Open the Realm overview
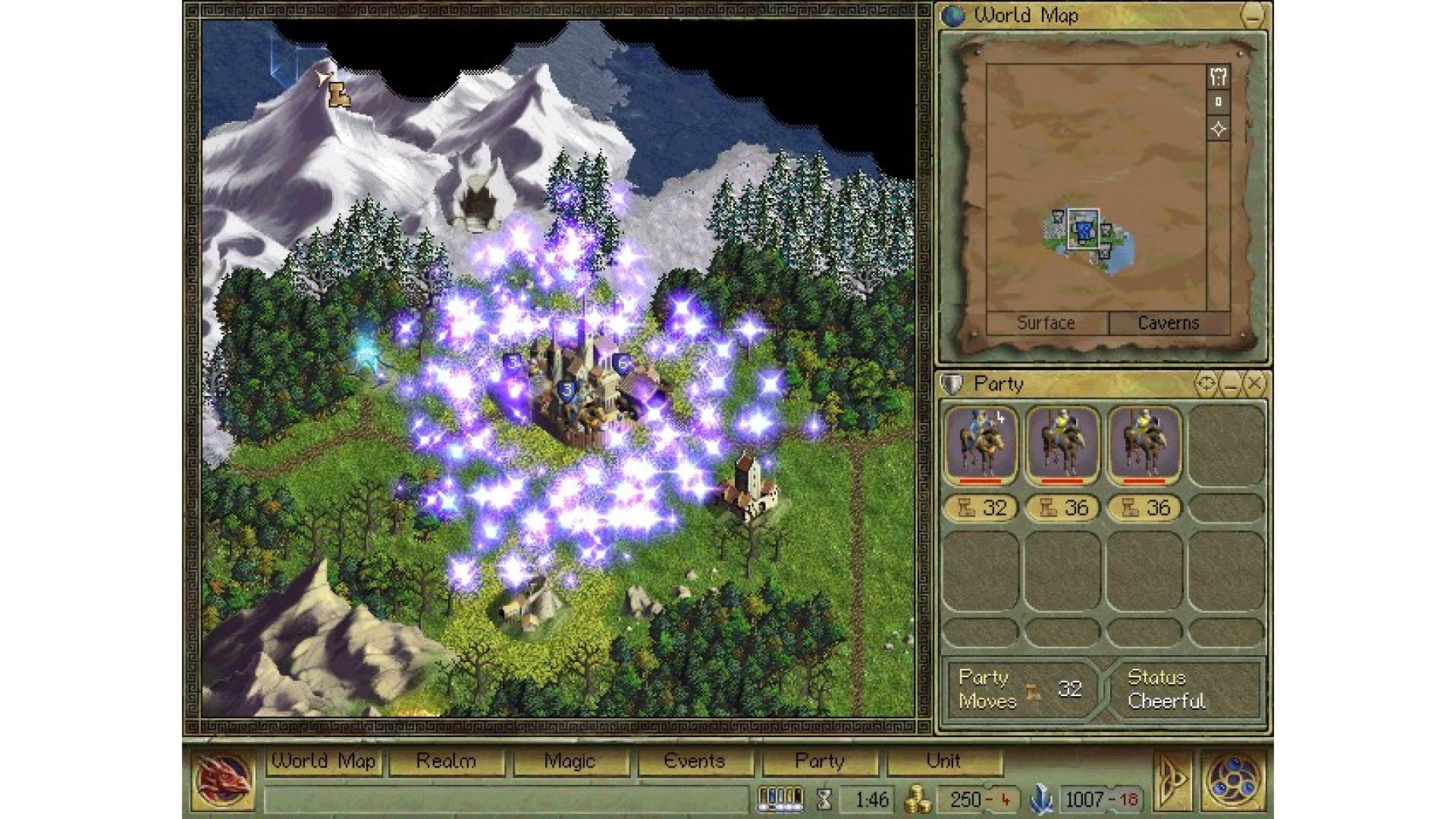 coord(447,761)
